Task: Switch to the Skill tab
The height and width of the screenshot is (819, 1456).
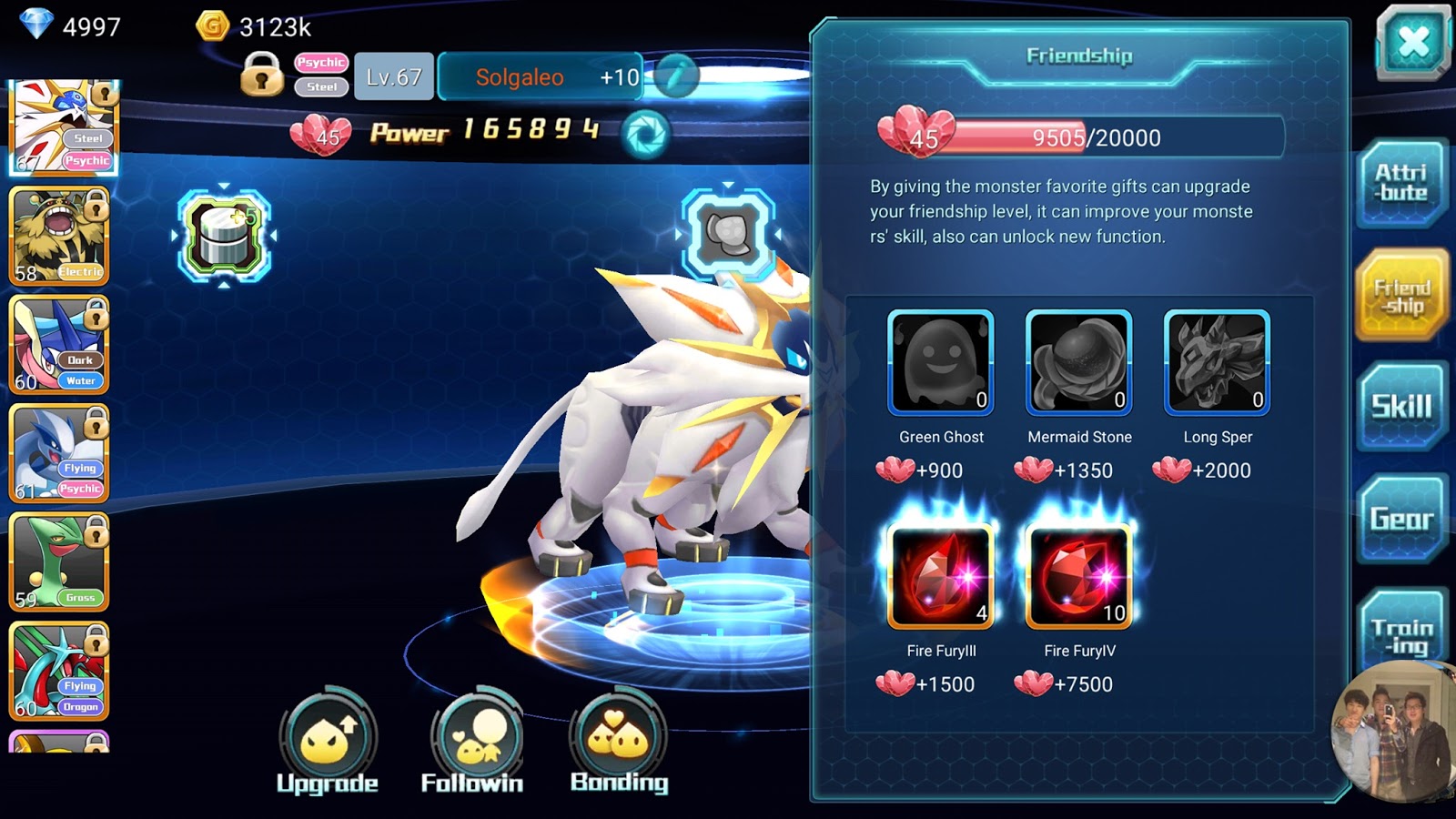Action: click(x=1401, y=407)
